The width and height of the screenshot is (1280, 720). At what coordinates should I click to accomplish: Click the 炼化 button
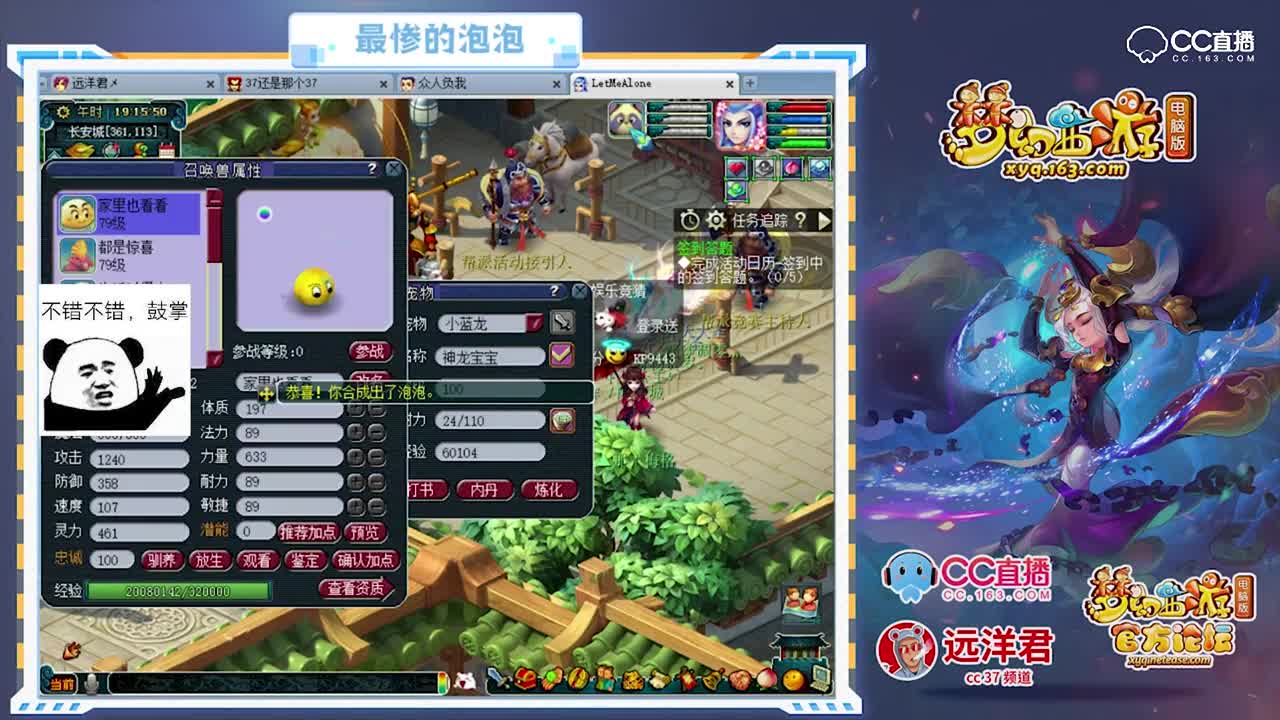tap(548, 490)
